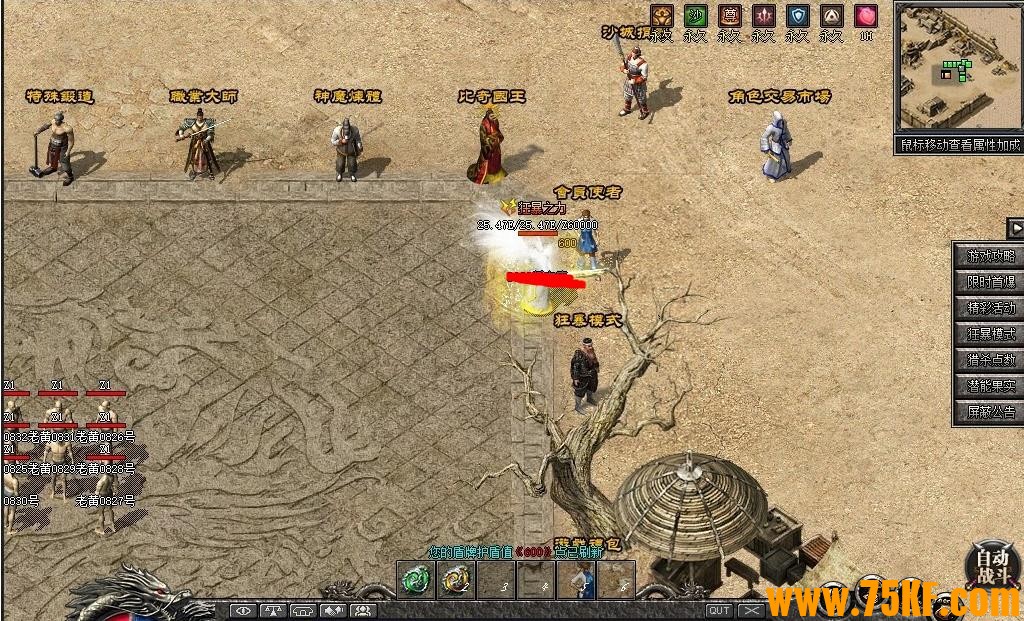View the 猎杀点数 hunting points
The width and height of the screenshot is (1024, 621).
(990, 360)
